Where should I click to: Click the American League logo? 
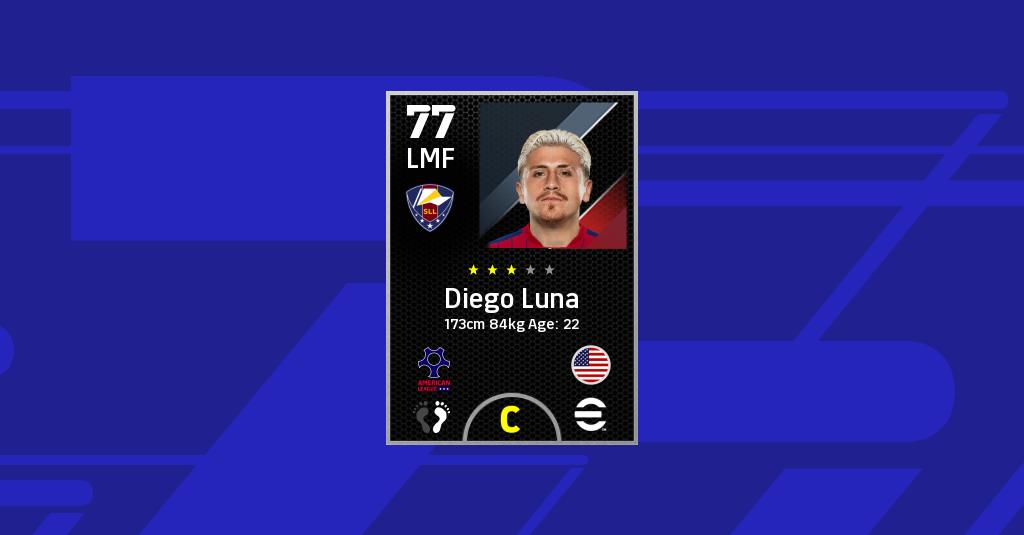pyautogui.click(x=434, y=368)
